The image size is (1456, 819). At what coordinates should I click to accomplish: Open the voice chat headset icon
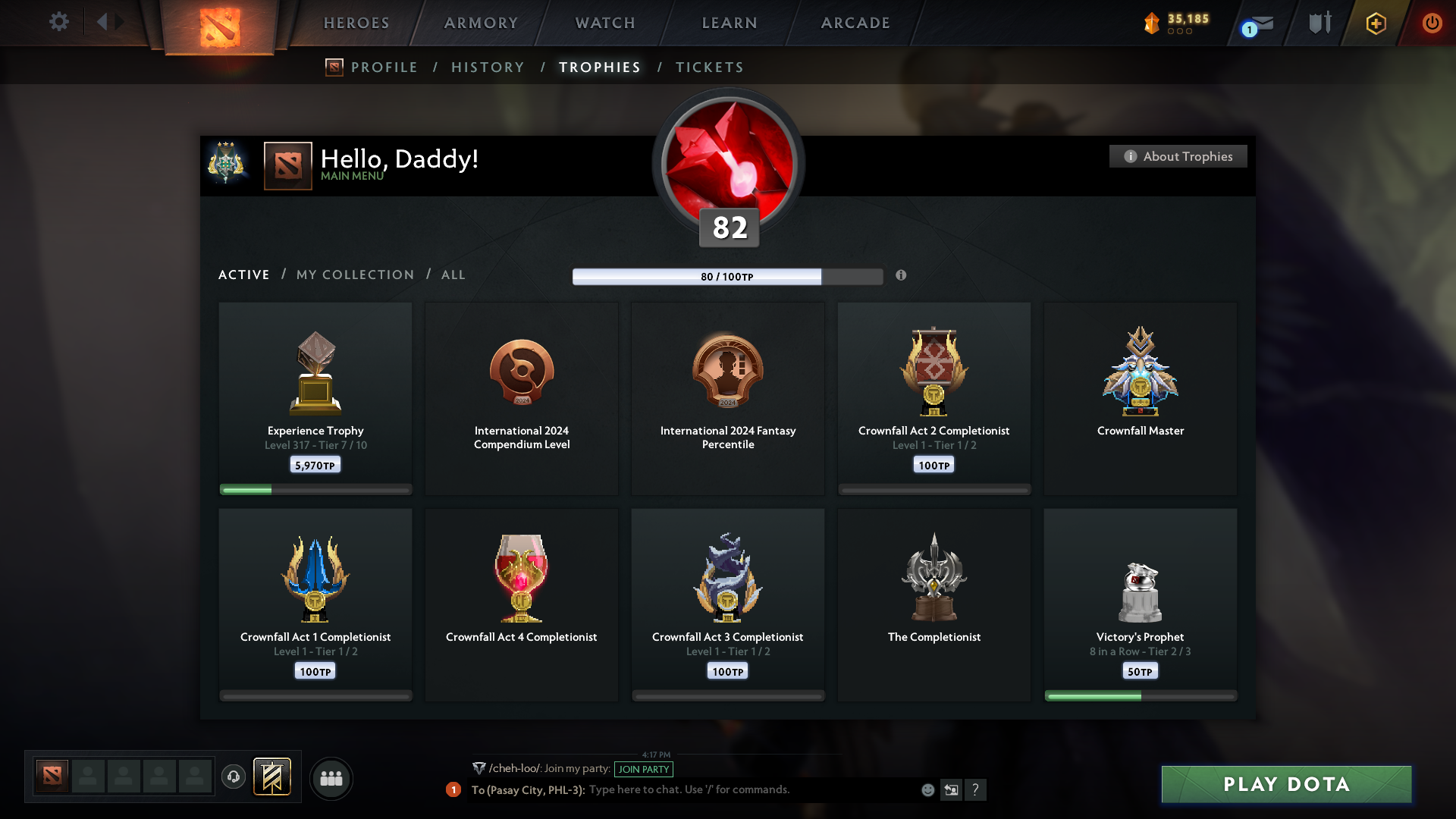234,778
